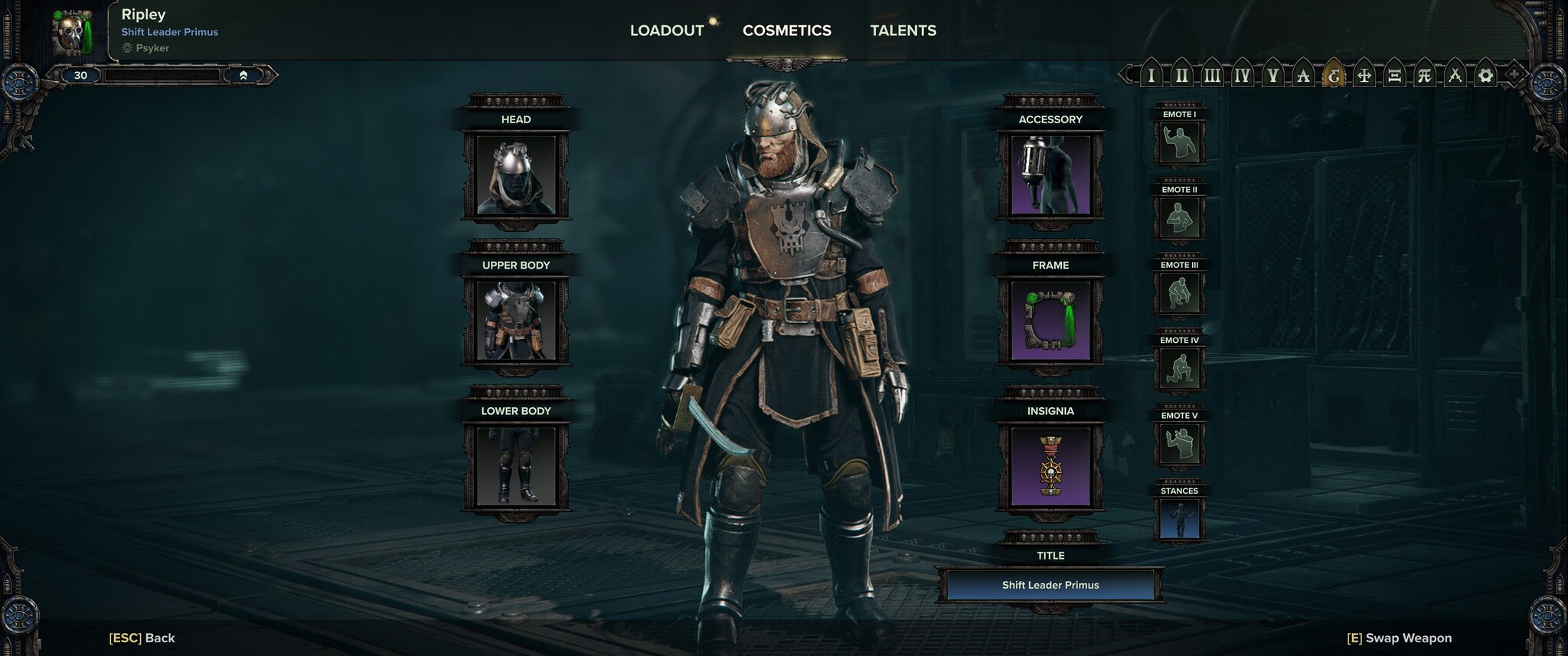The image size is (1568, 656).
Task: Select the Insignia medal slot
Action: (1050, 467)
